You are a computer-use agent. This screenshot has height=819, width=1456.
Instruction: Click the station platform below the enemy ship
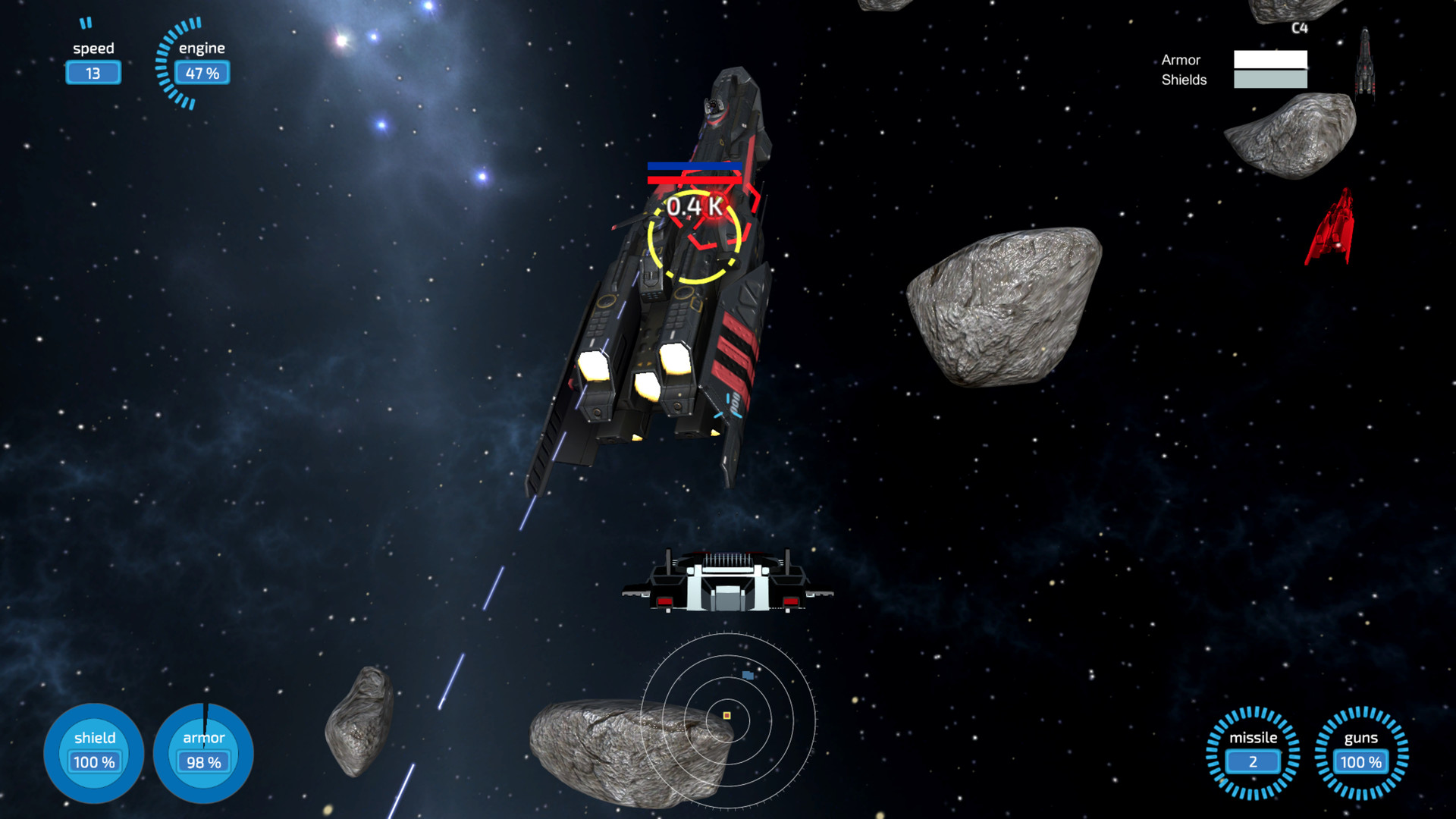(726, 584)
